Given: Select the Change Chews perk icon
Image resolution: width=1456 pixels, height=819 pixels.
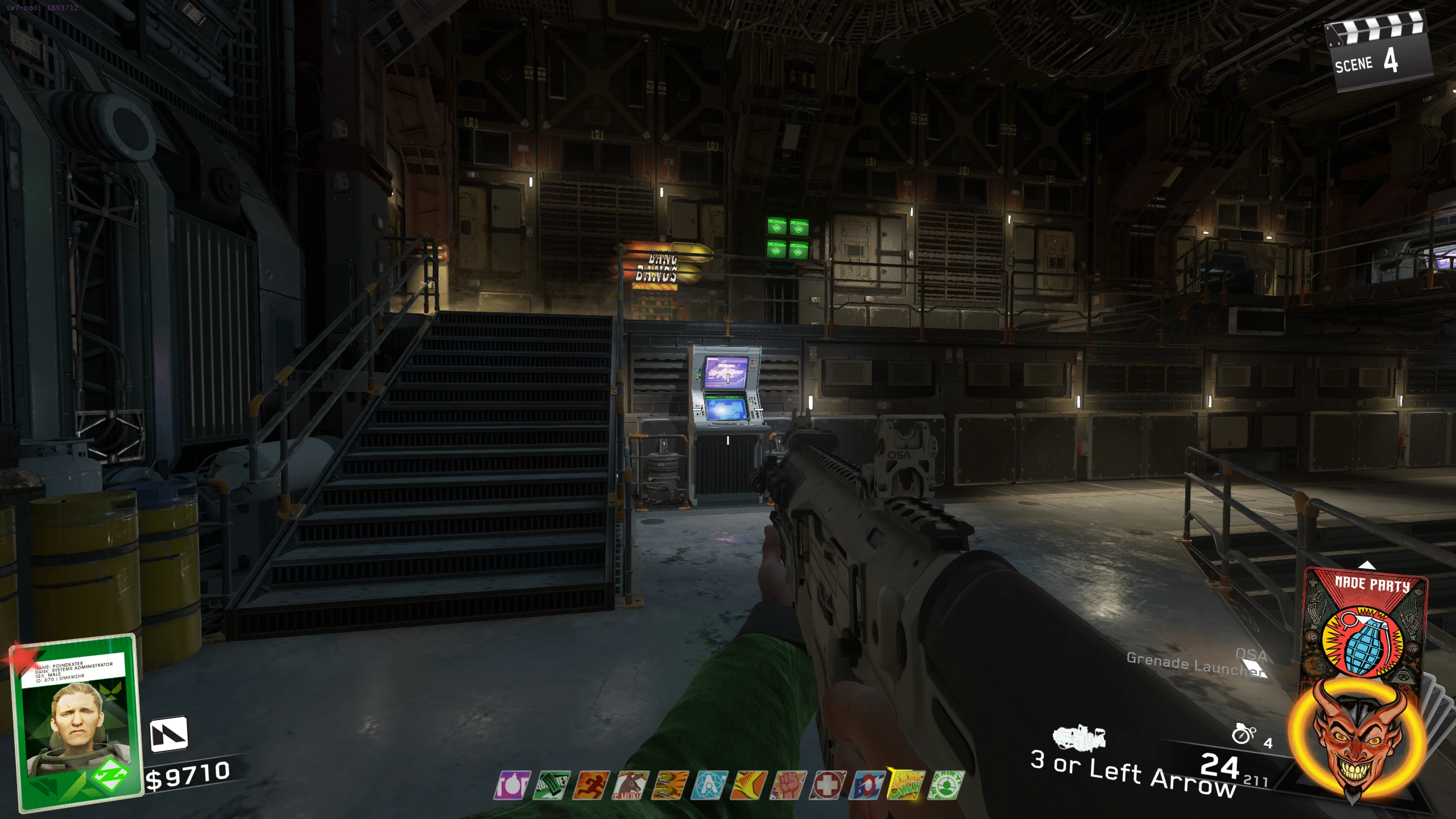Looking at the screenshot, I should [x=906, y=785].
